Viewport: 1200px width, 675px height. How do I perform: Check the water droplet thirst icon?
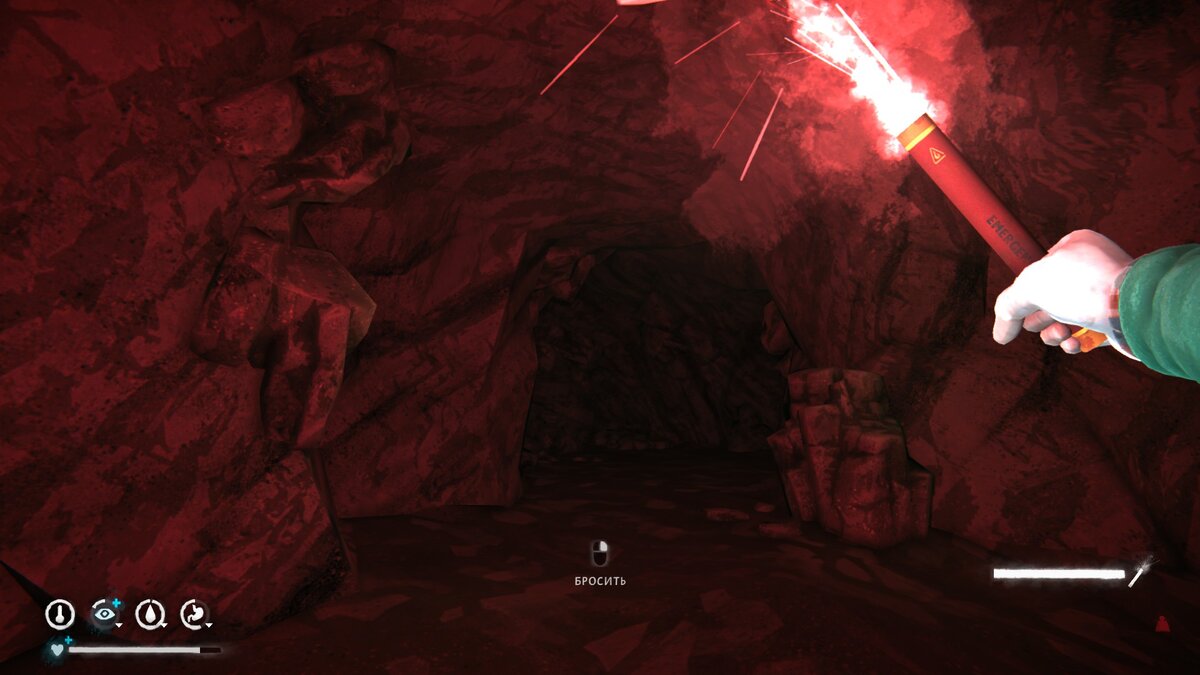click(x=150, y=614)
